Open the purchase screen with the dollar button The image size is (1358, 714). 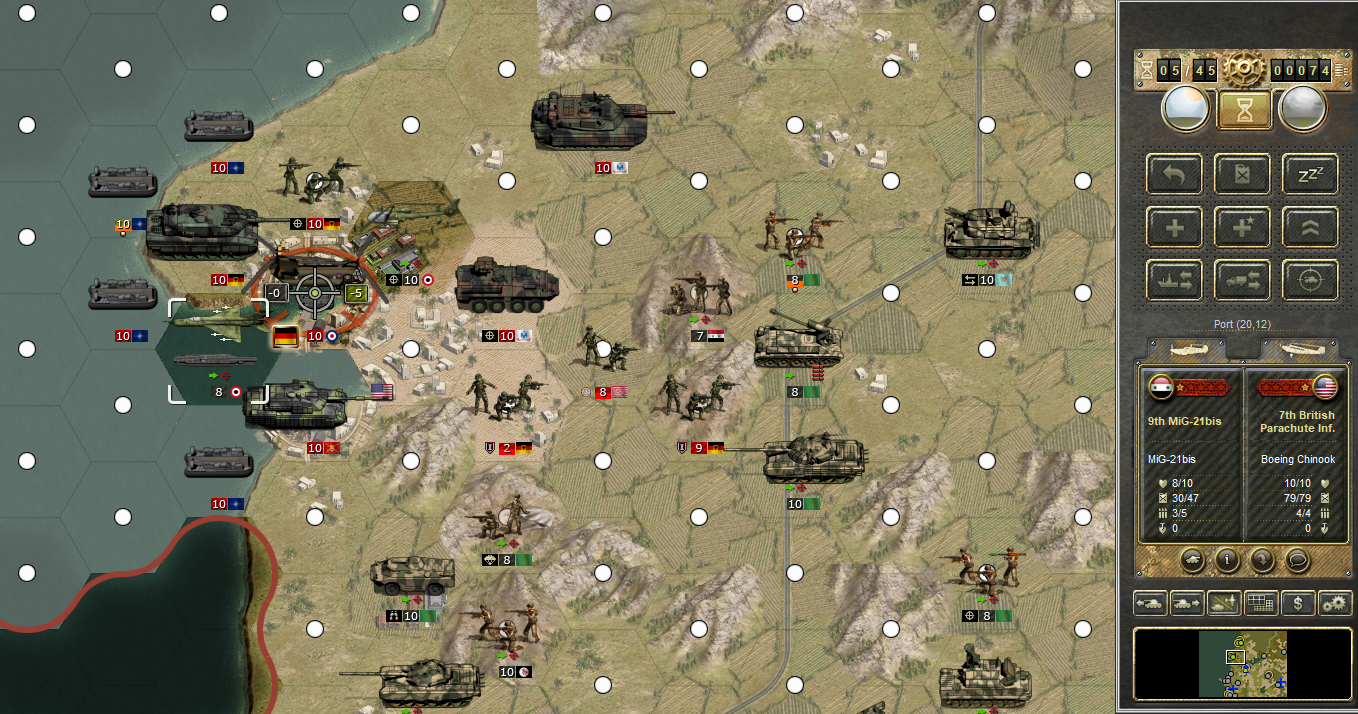pos(1298,603)
